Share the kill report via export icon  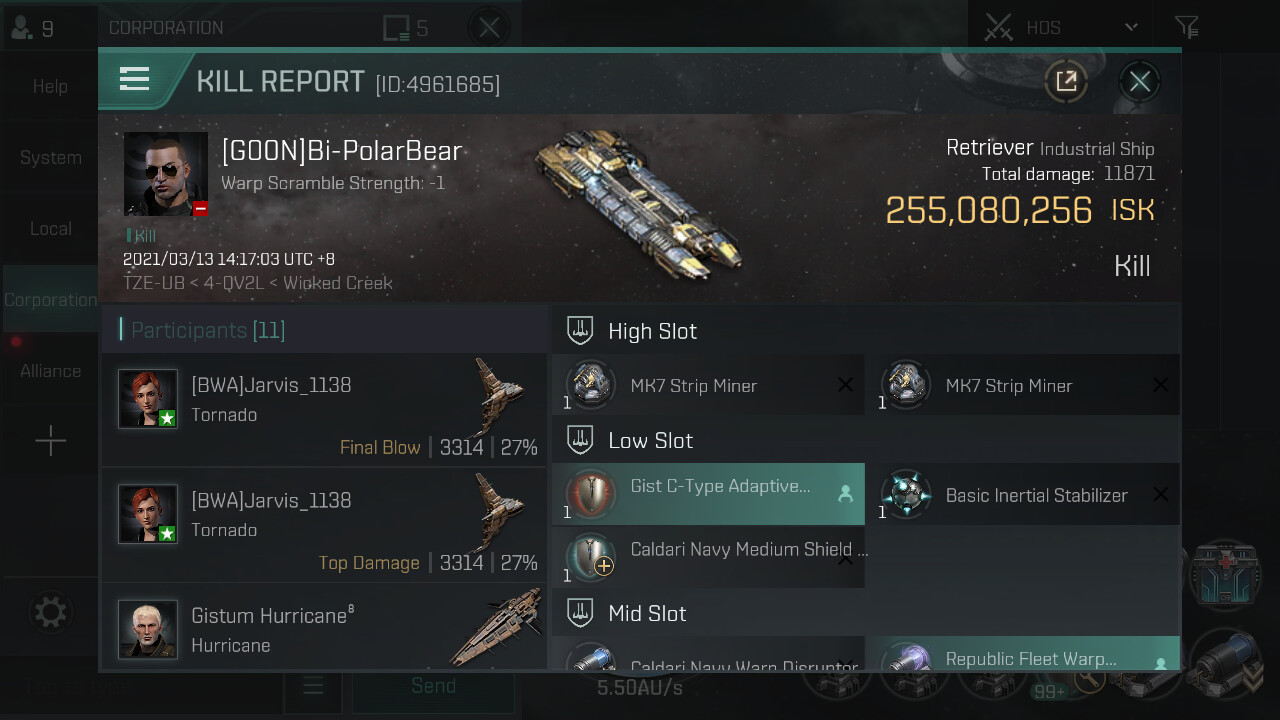1066,82
